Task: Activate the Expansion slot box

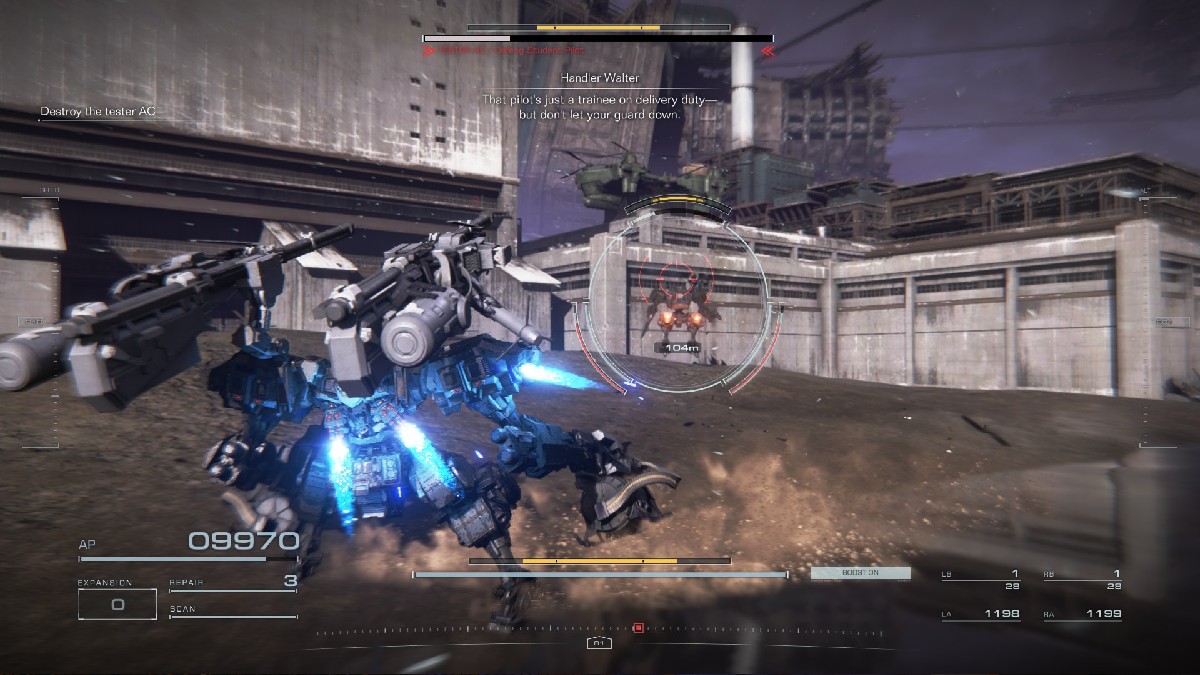Action: [117, 604]
